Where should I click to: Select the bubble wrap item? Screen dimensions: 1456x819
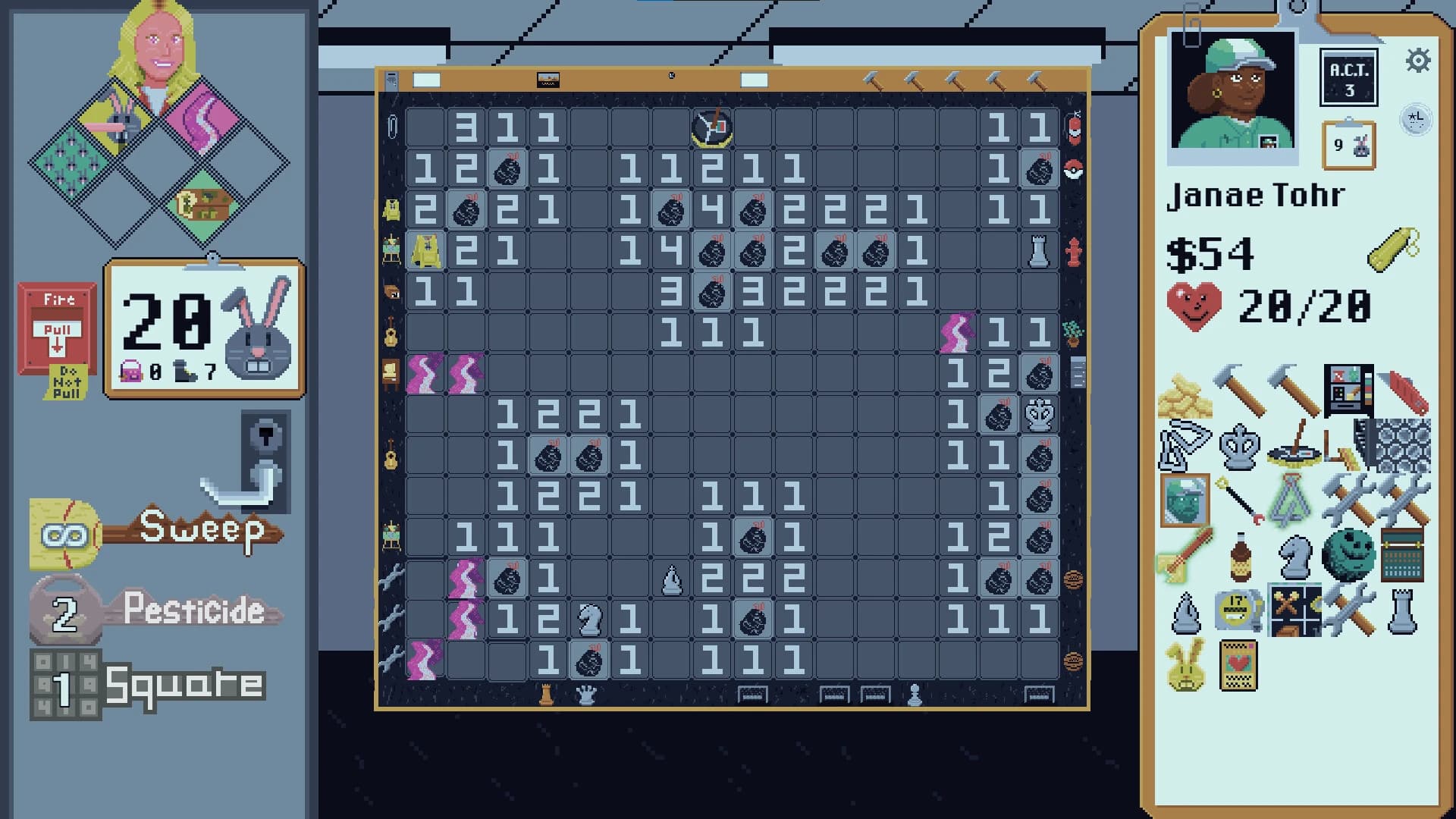(1404, 446)
